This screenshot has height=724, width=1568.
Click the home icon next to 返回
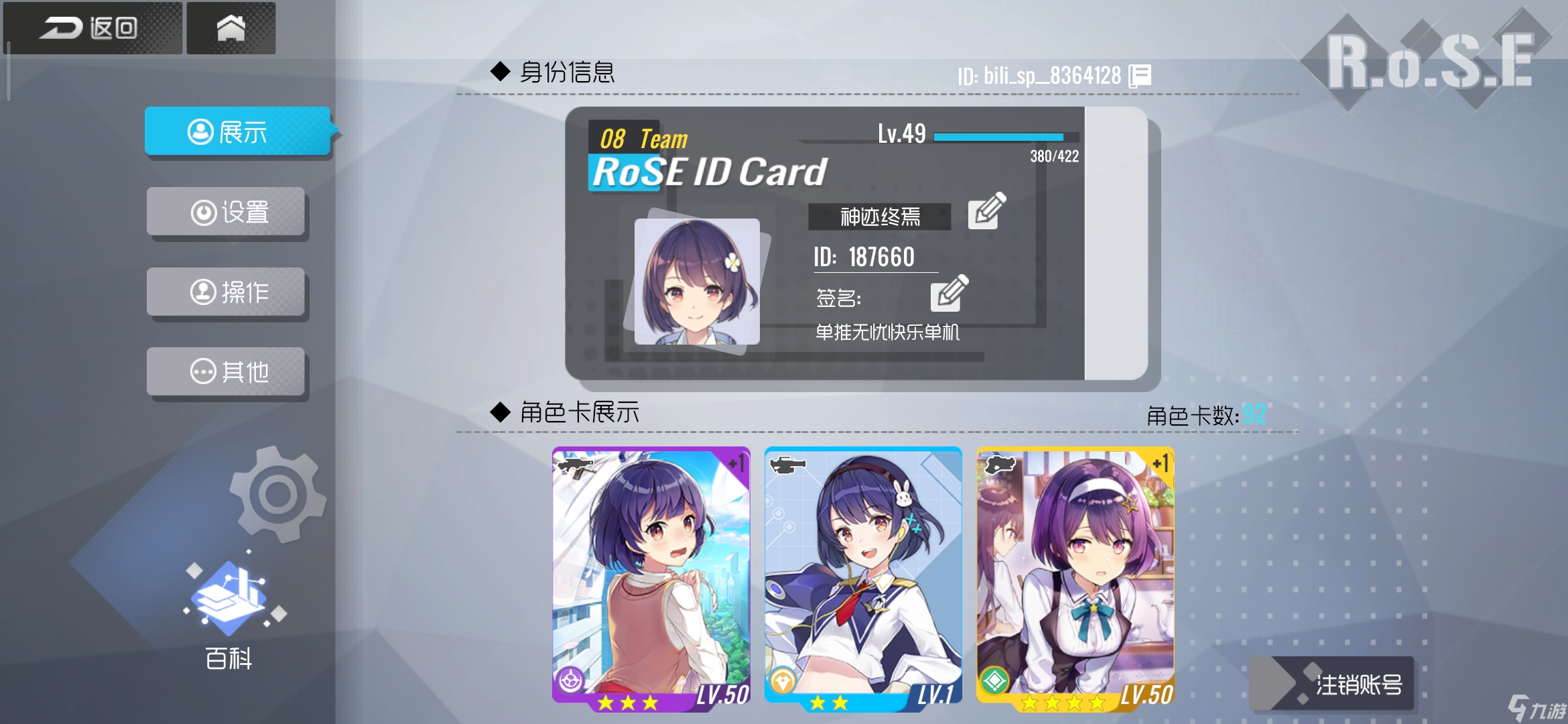(231, 27)
